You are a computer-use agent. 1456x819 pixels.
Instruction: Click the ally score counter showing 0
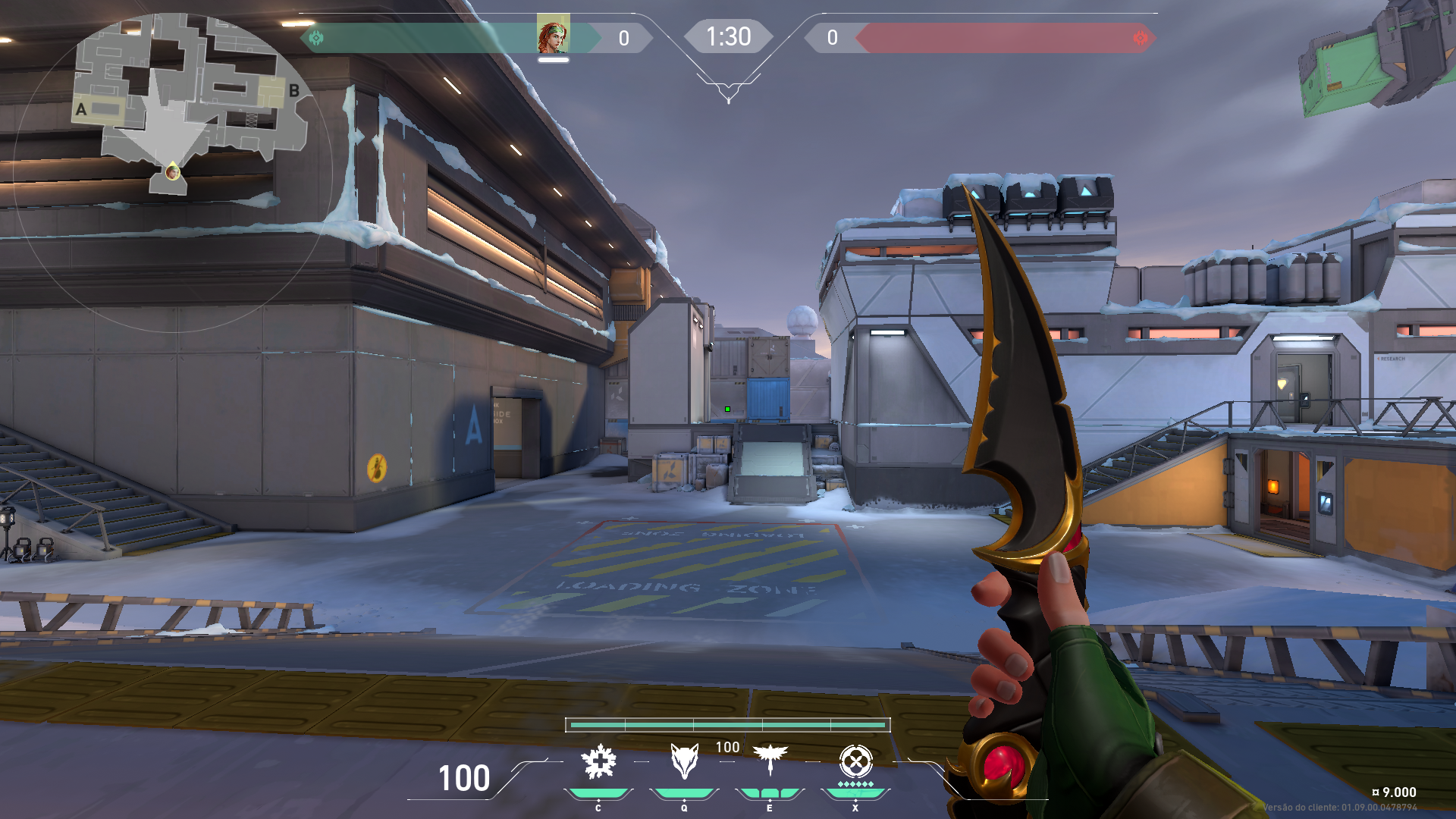[623, 36]
